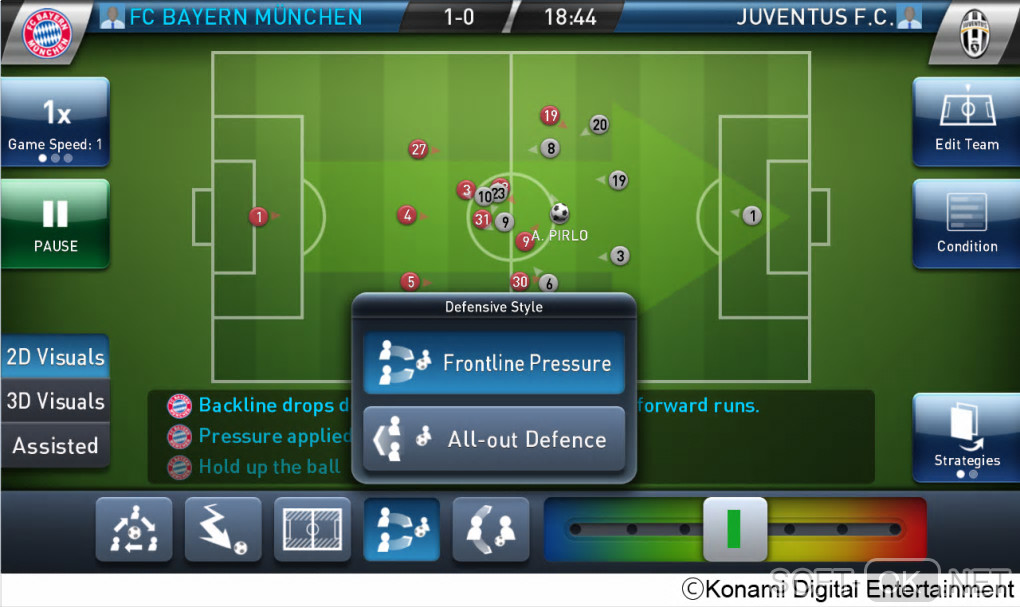Choose Frontline Pressure defensive style

494,363
